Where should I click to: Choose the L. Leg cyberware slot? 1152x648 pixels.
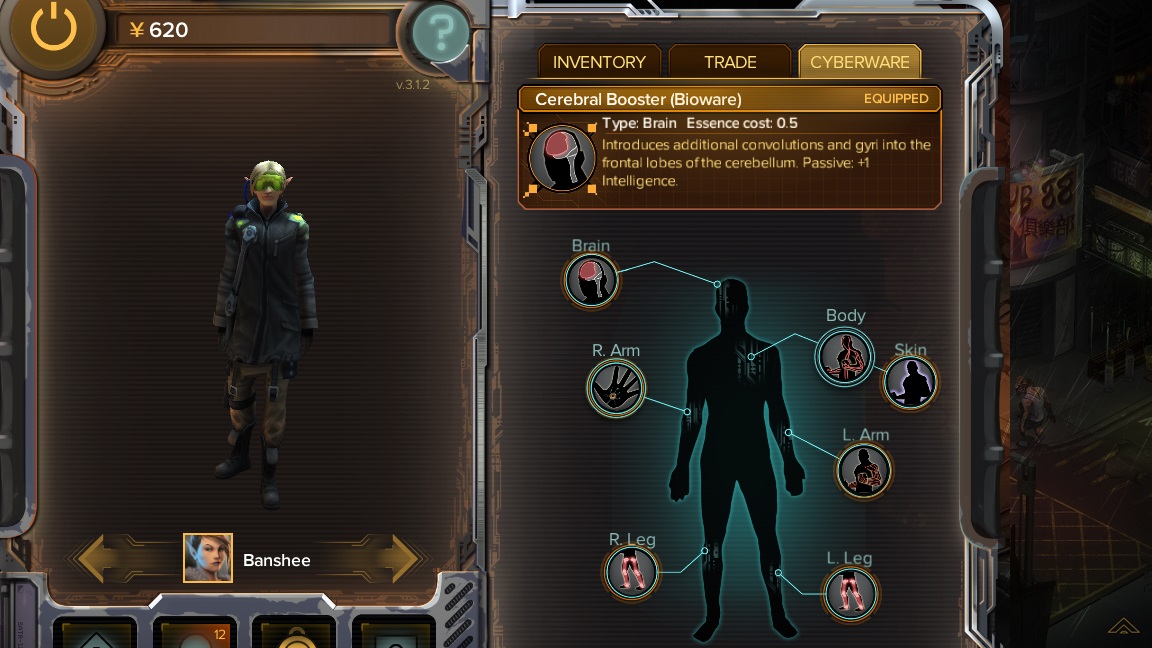(x=850, y=592)
